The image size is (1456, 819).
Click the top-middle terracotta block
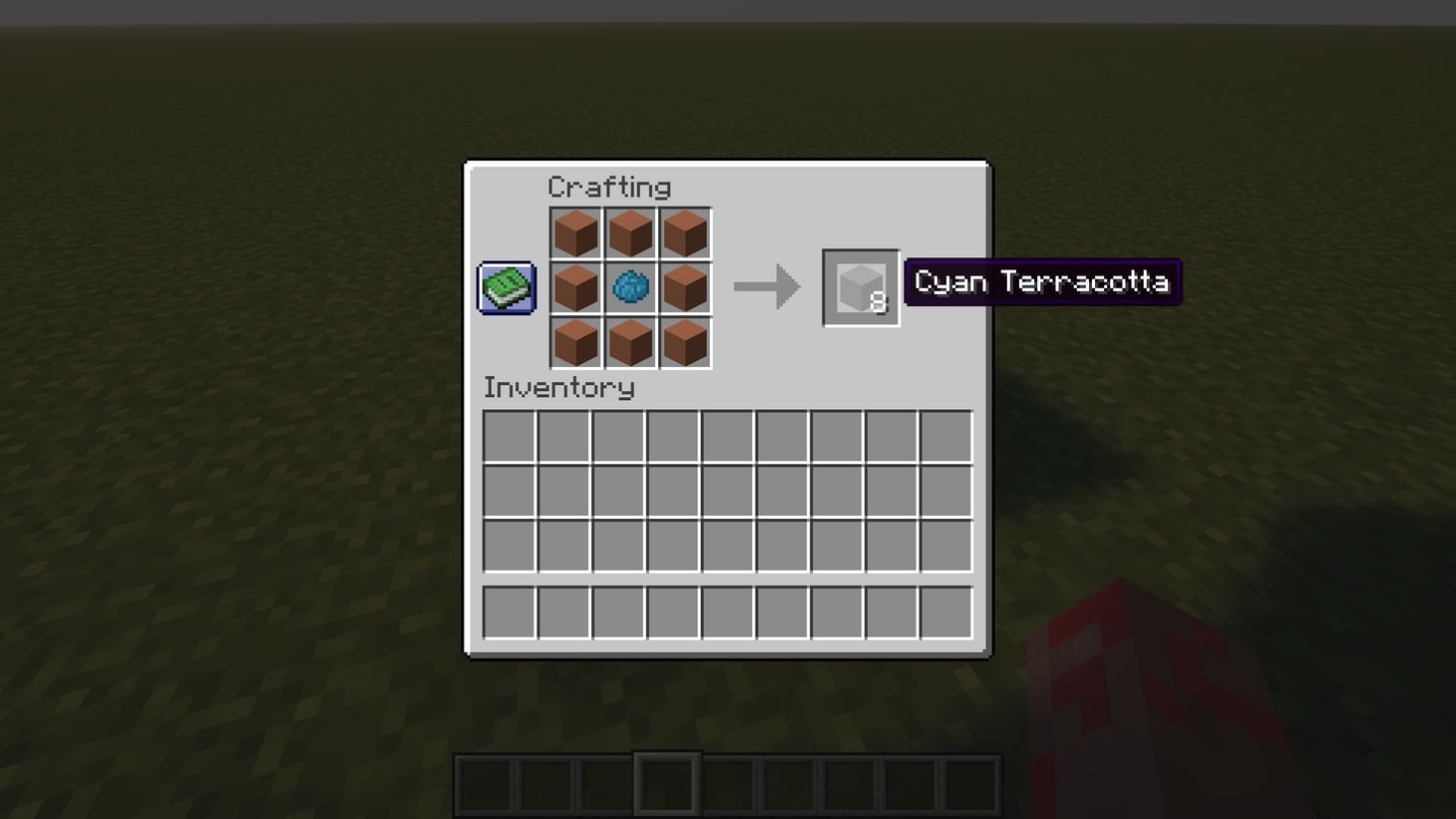tap(630, 231)
